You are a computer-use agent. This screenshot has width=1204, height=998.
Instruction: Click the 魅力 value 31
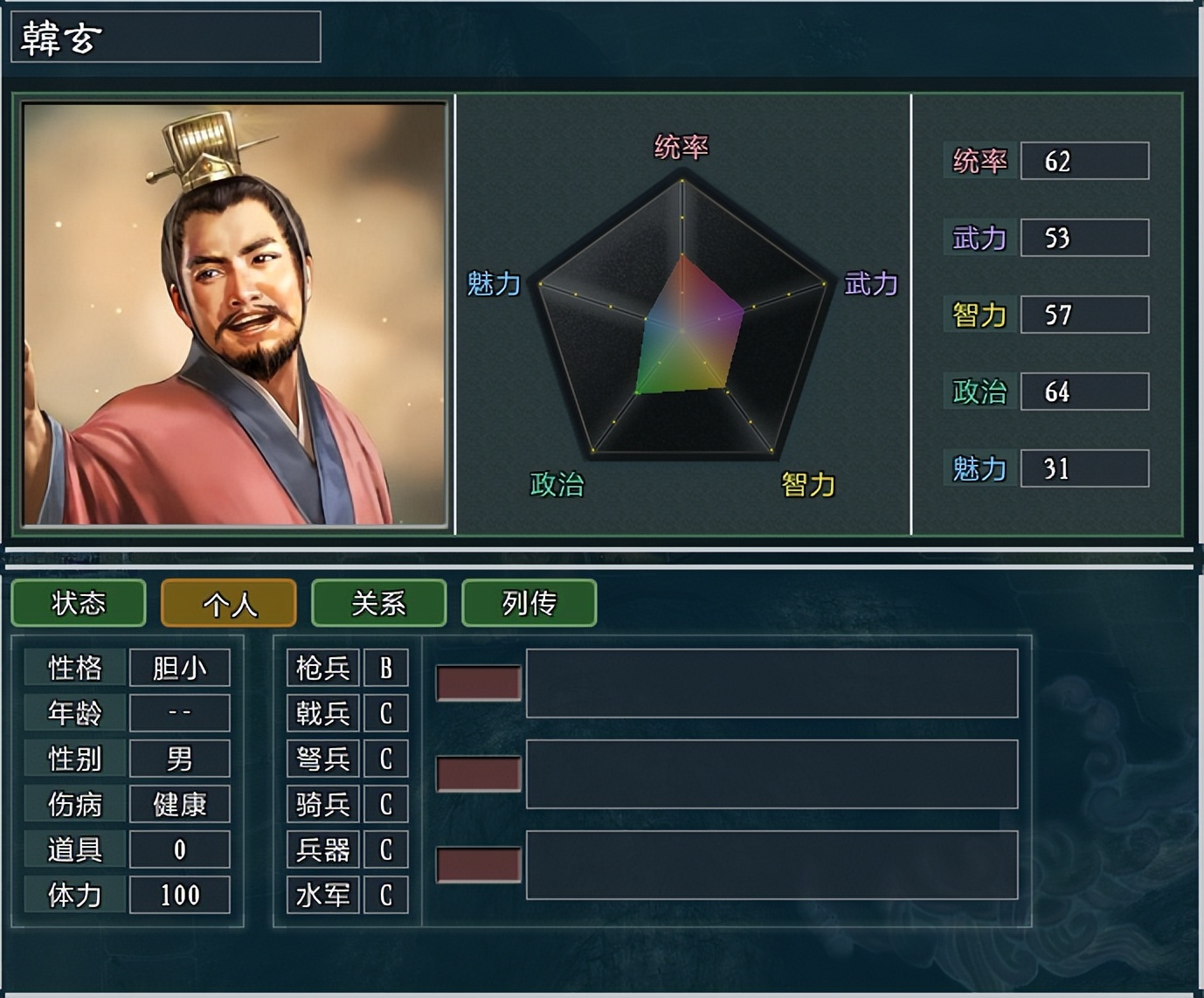click(1083, 468)
